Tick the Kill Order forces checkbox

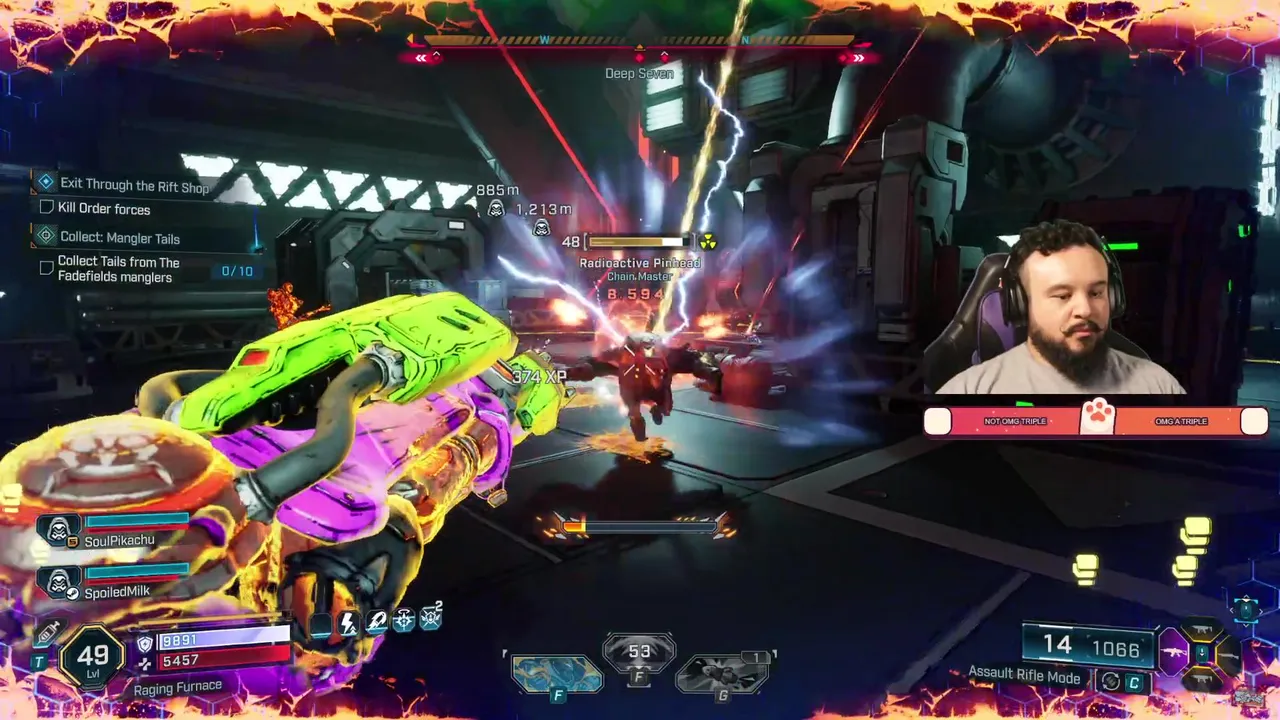46,208
